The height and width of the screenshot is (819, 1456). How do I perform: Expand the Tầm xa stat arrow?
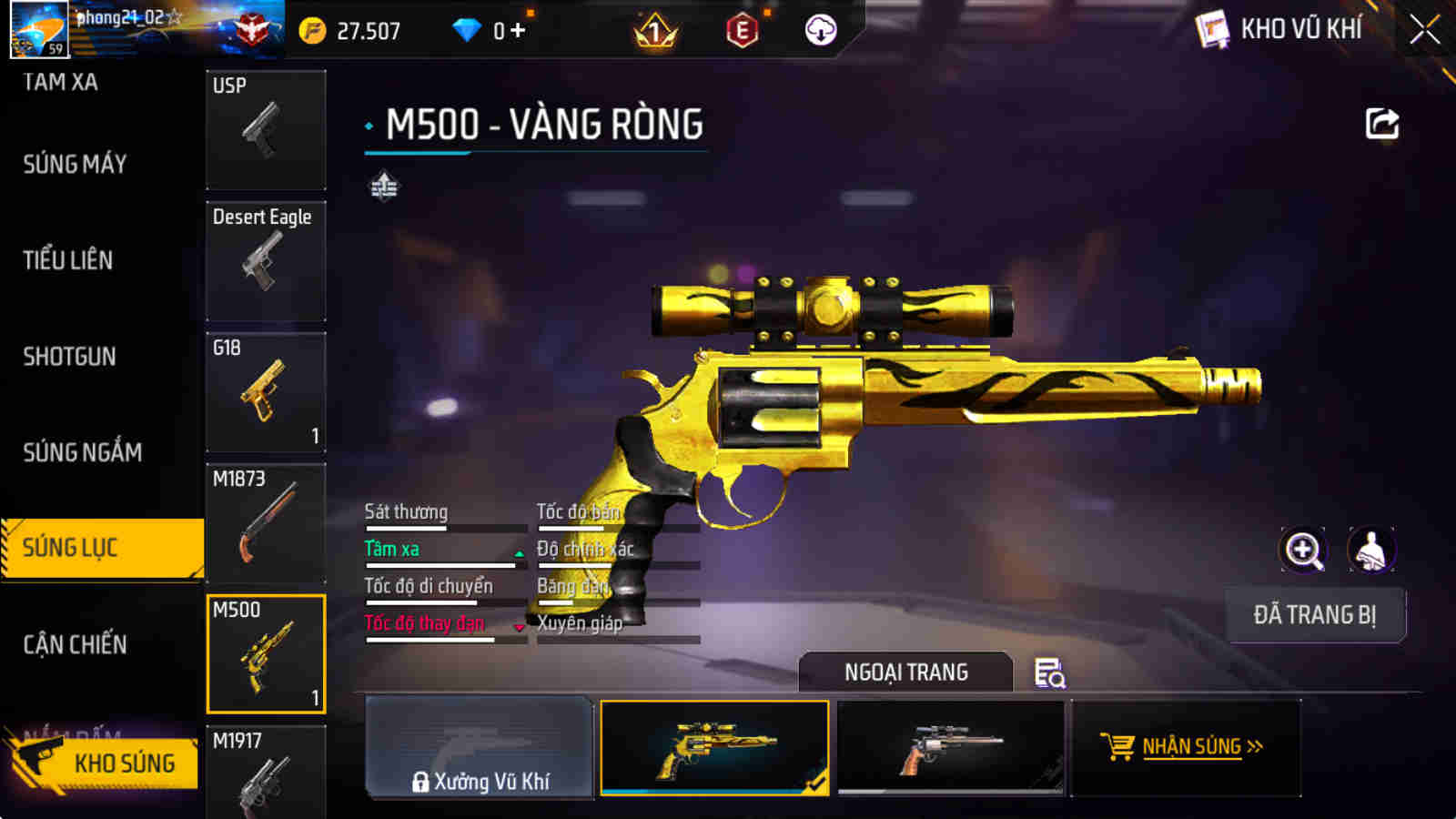(518, 552)
